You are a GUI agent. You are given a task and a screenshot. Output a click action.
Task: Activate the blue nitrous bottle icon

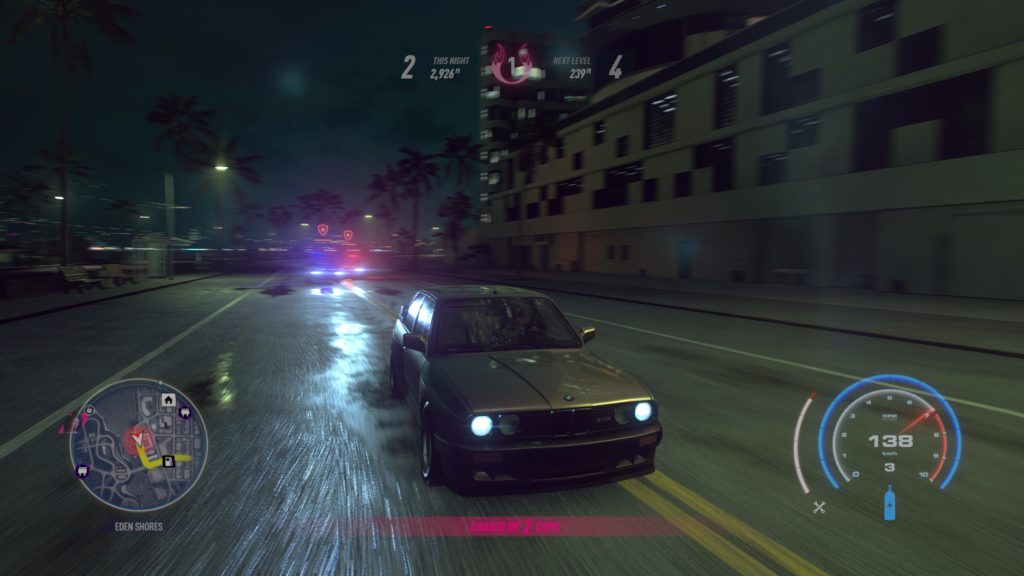click(x=889, y=502)
